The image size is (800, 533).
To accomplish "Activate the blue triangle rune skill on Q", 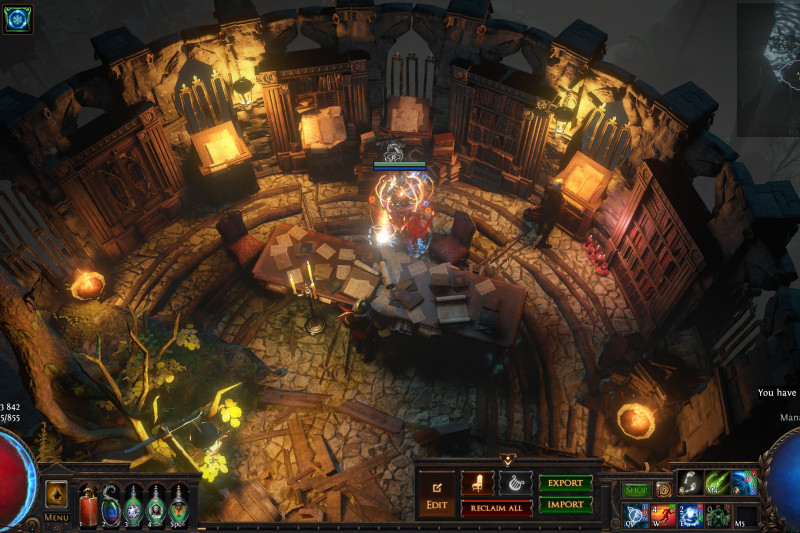I will coord(636,516).
